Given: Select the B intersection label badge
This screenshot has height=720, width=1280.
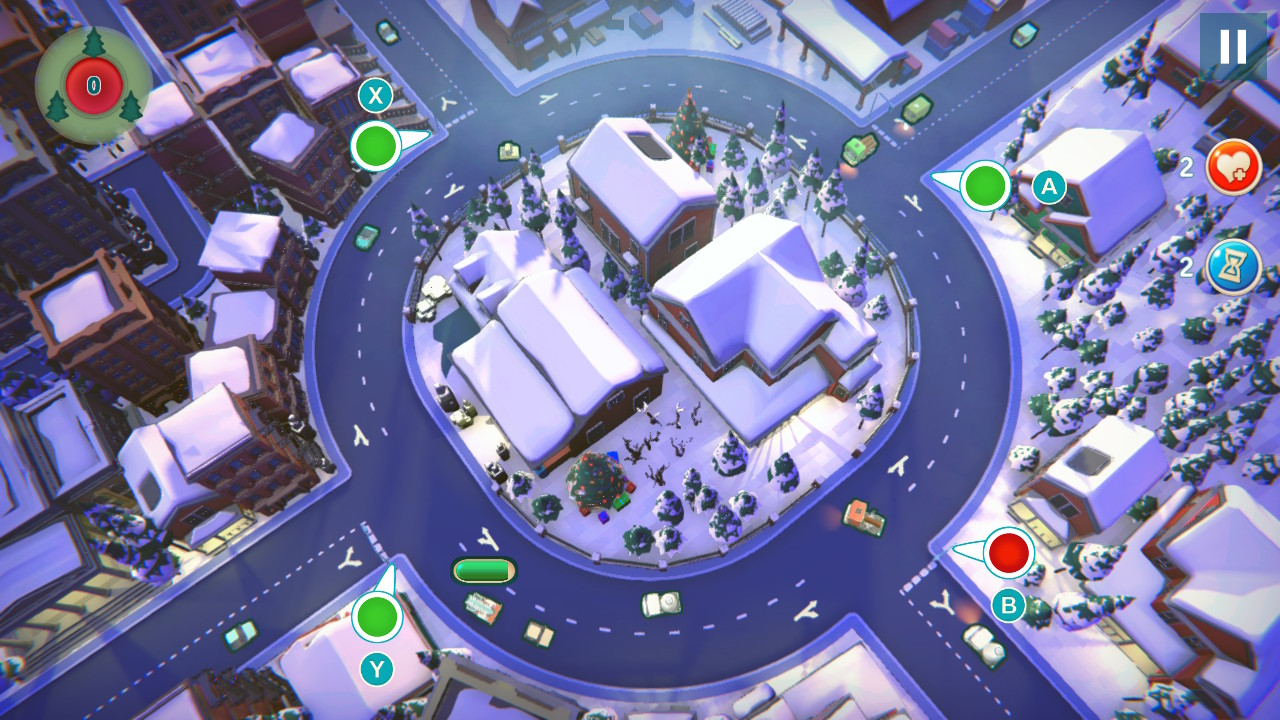Looking at the screenshot, I should (1010, 603).
